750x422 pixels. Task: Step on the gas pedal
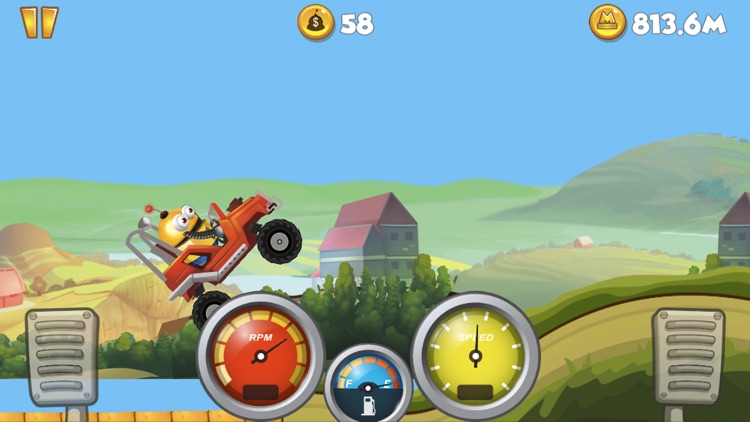point(688,356)
